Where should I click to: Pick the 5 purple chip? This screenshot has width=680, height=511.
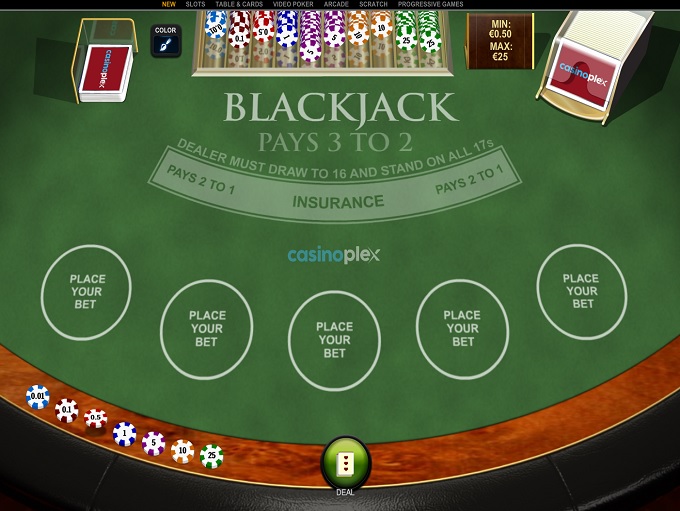[x=153, y=443]
